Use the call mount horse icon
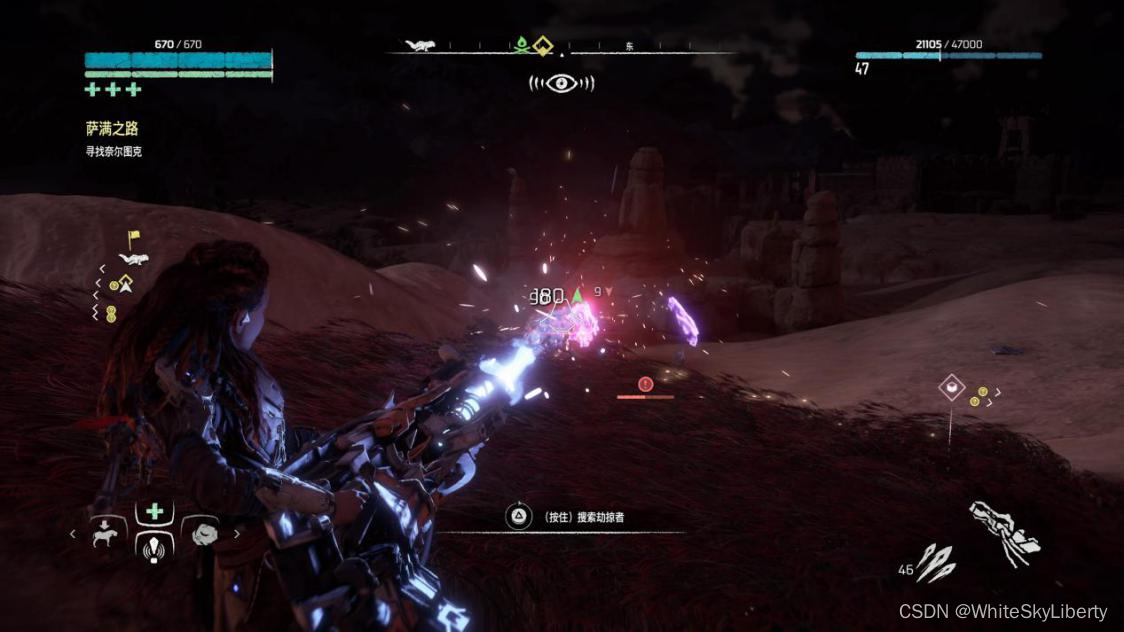The image size is (1124, 632). [x=104, y=535]
